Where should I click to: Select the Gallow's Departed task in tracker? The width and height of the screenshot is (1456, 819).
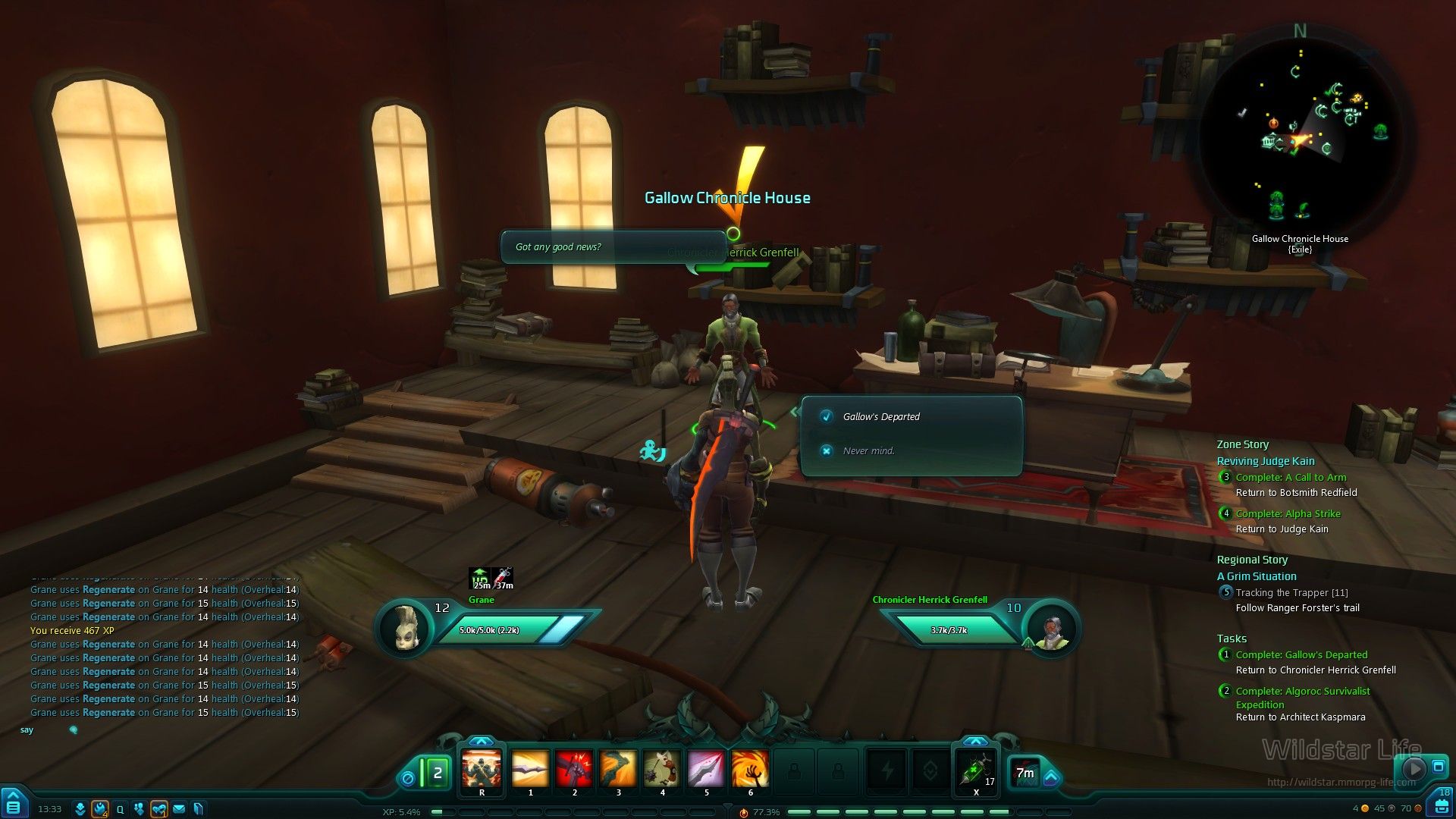1301,654
